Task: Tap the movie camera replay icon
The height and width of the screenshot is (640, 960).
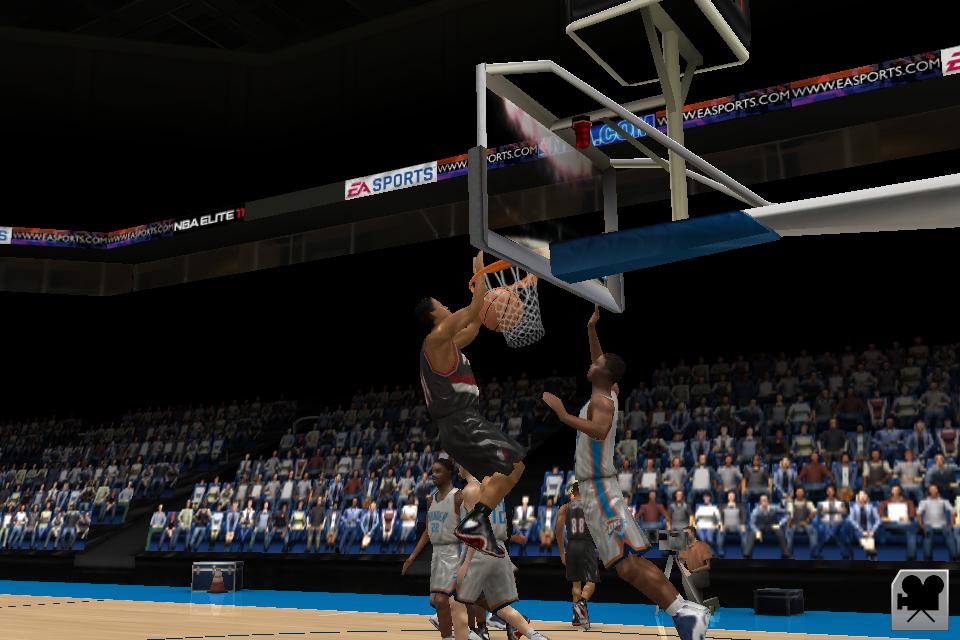Action: pyautogui.click(x=919, y=599)
